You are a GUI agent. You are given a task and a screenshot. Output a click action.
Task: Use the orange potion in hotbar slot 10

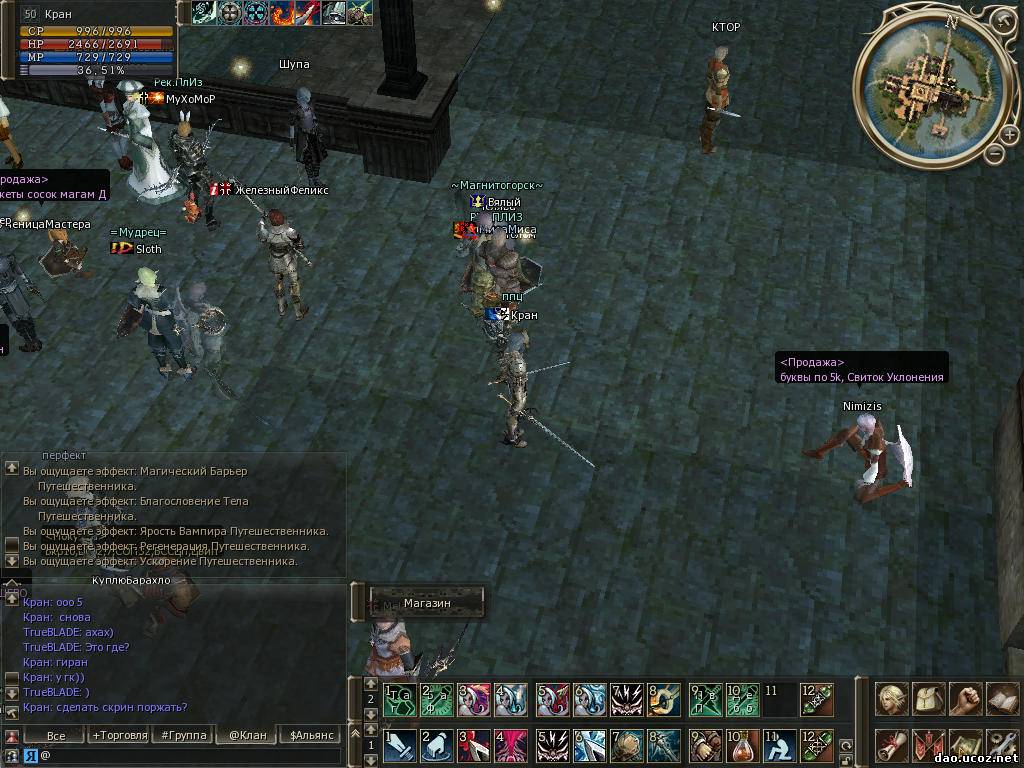pyautogui.click(x=742, y=745)
